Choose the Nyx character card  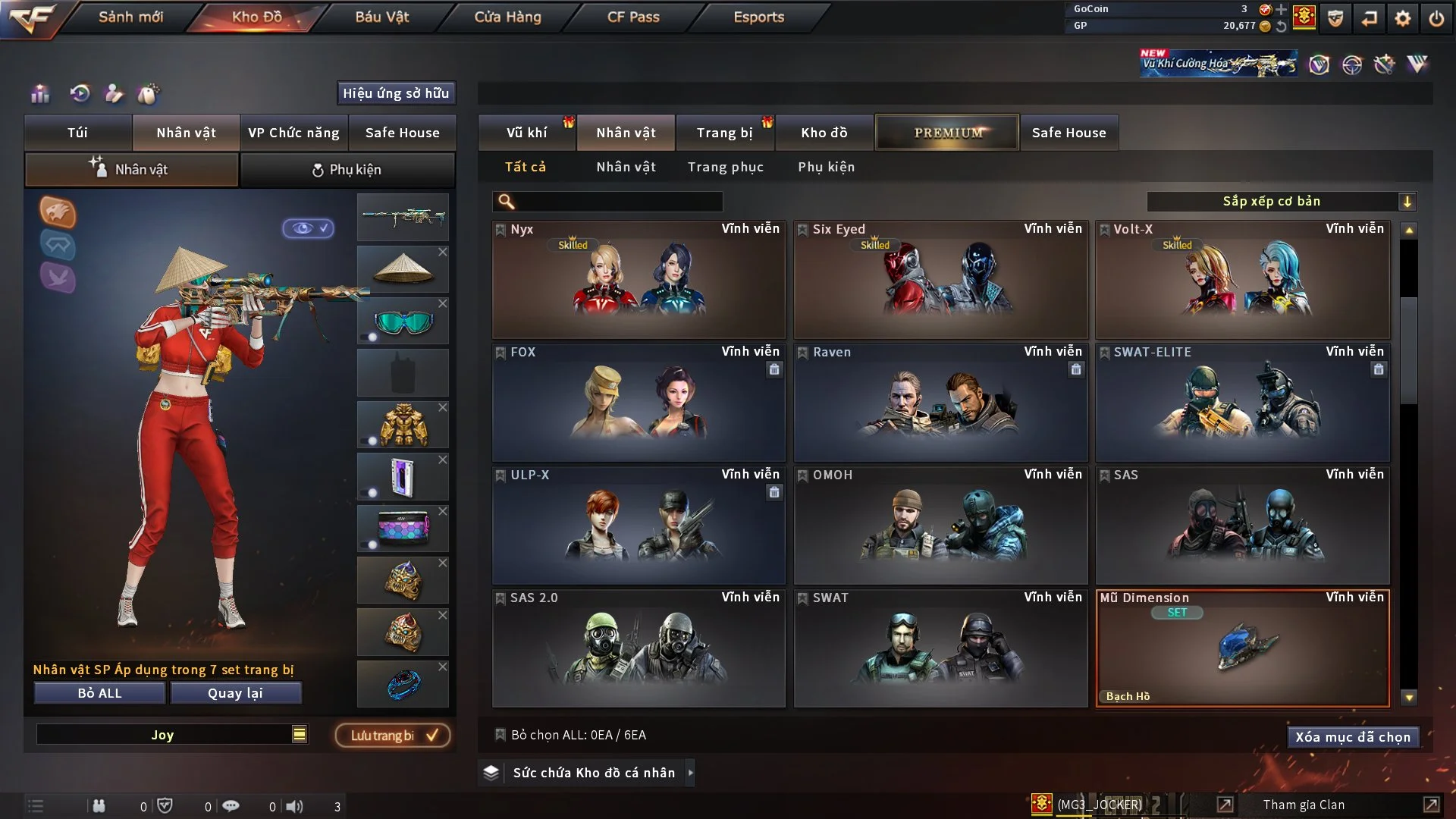coord(638,280)
